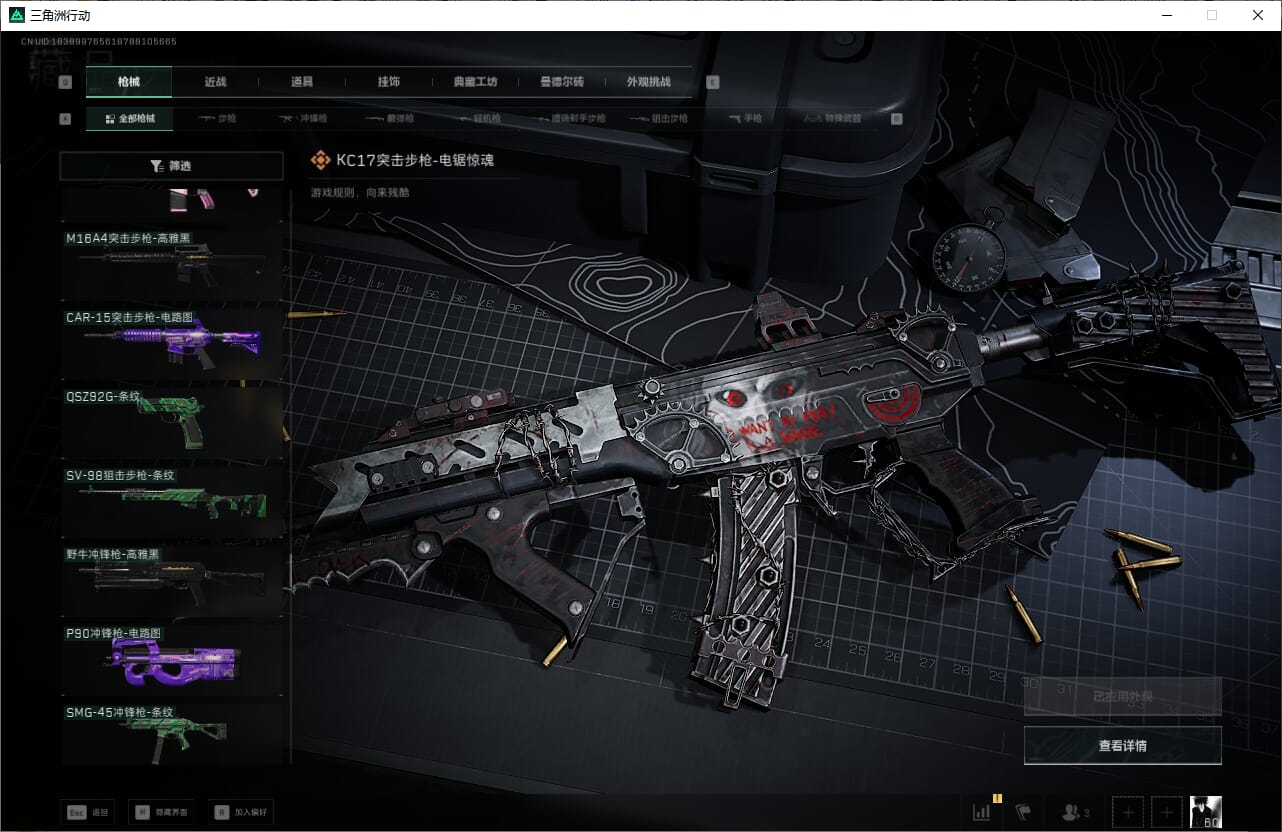Pick the green QSZ92G 条纹 pistol skin

(x=174, y=421)
